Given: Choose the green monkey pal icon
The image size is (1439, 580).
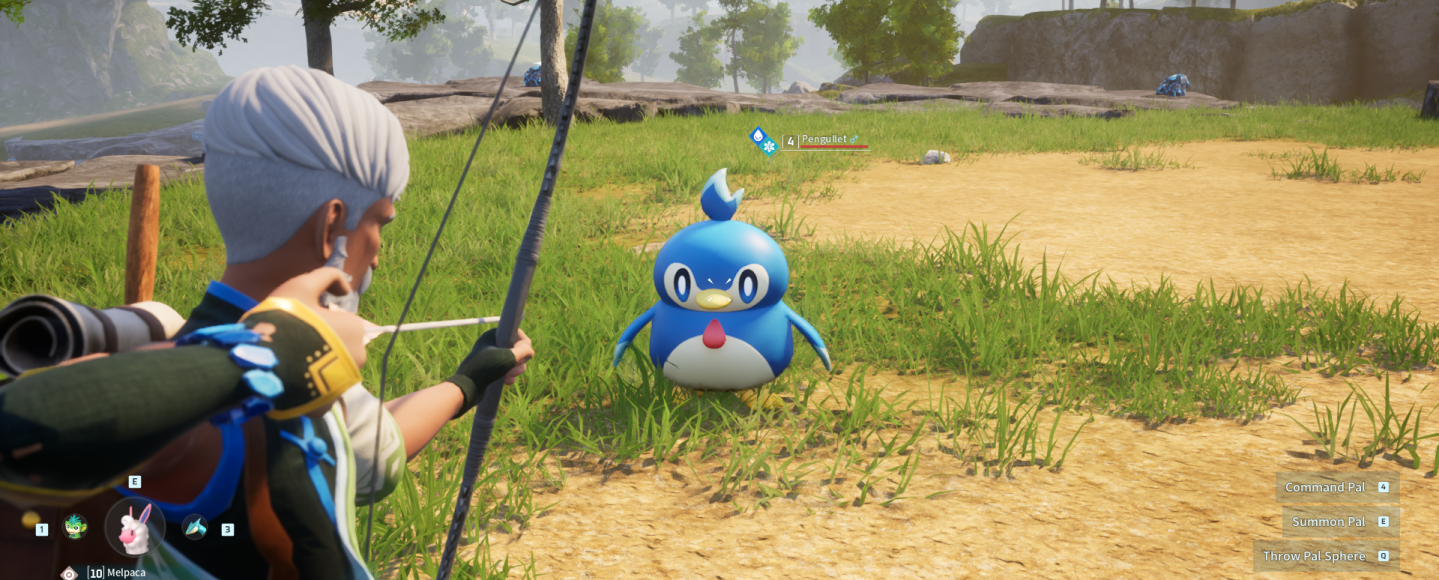Looking at the screenshot, I should [x=75, y=526].
